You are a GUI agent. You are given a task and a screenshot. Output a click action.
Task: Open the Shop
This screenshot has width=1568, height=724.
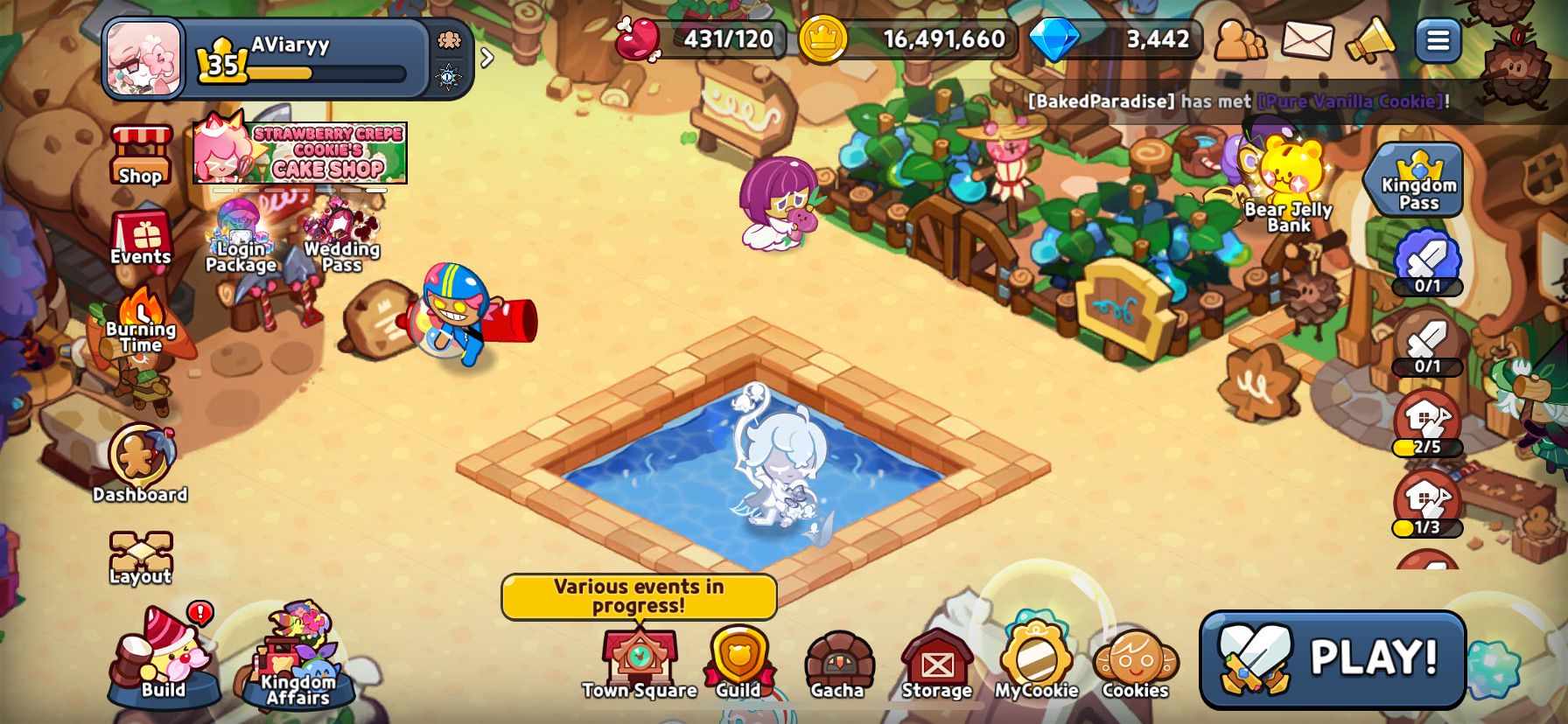pyautogui.click(x=141, y=155)
